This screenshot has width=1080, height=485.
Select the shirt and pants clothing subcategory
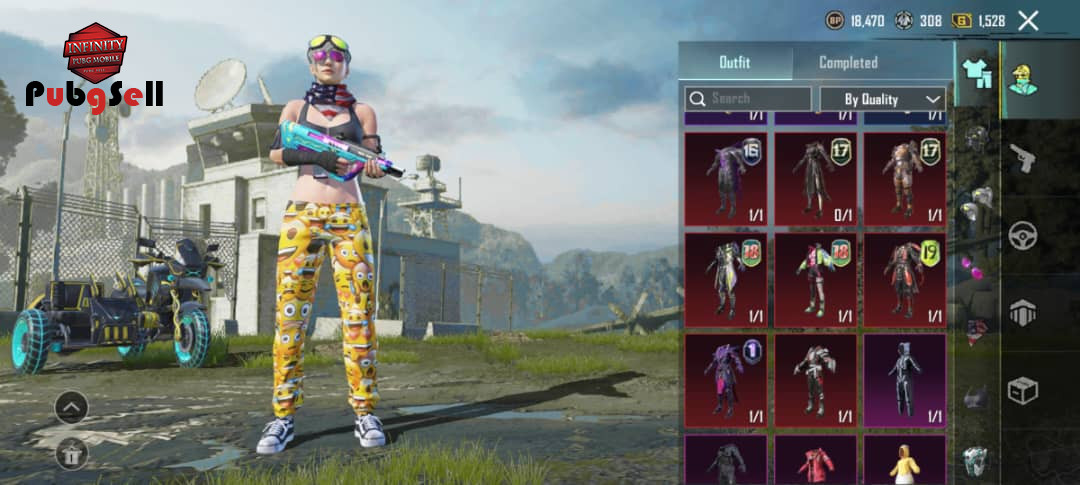click(976, 73)
